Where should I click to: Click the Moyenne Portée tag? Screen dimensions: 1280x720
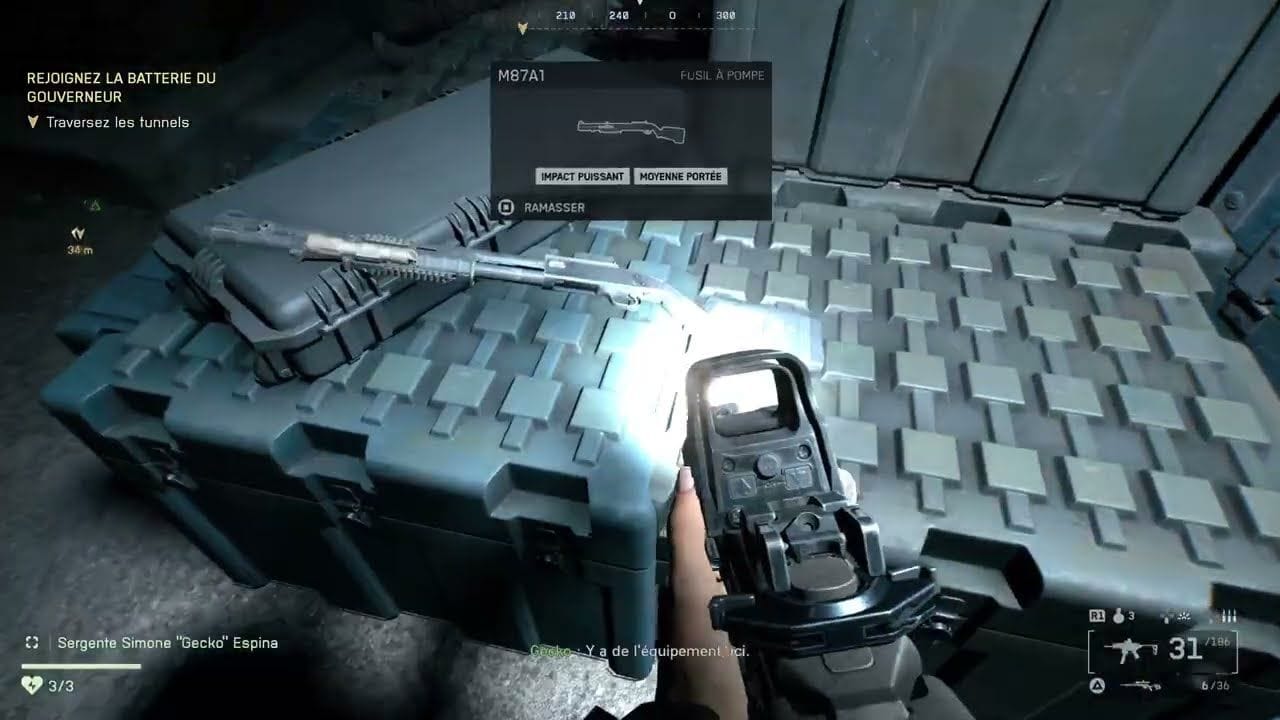[x=680, y=177]
